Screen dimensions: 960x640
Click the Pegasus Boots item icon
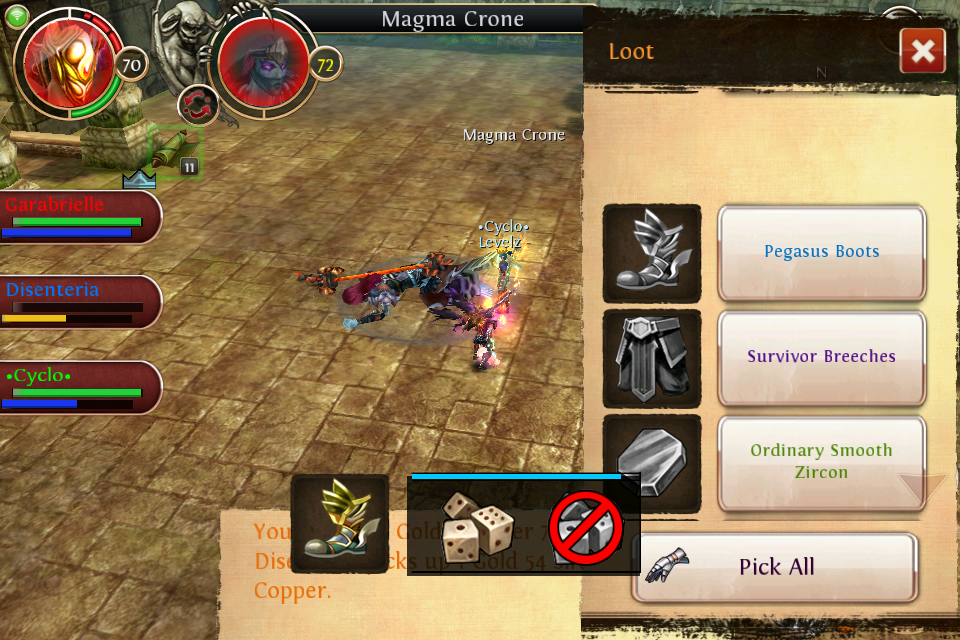point(651,254)
